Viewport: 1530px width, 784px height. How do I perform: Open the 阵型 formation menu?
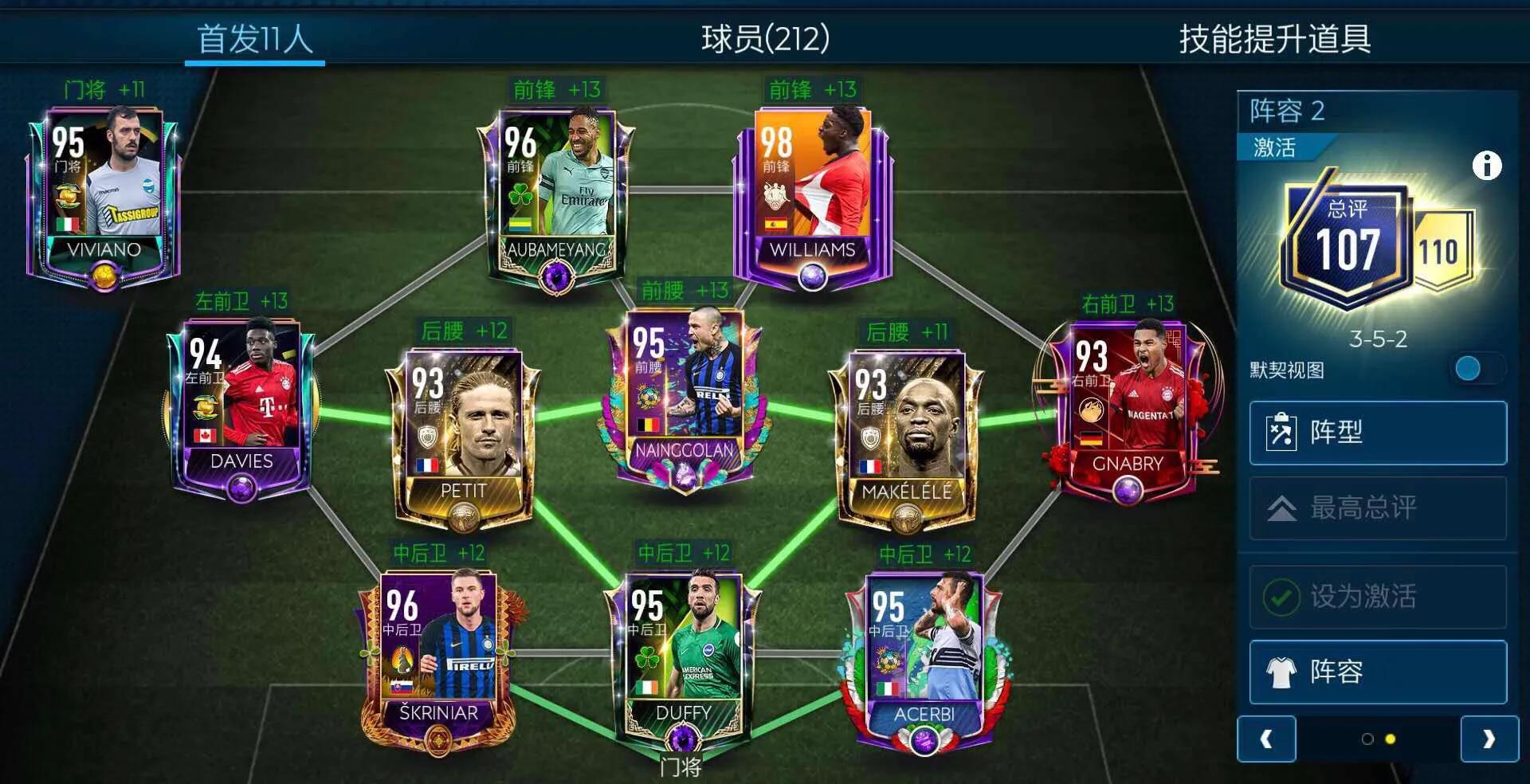coord(1378,433)
